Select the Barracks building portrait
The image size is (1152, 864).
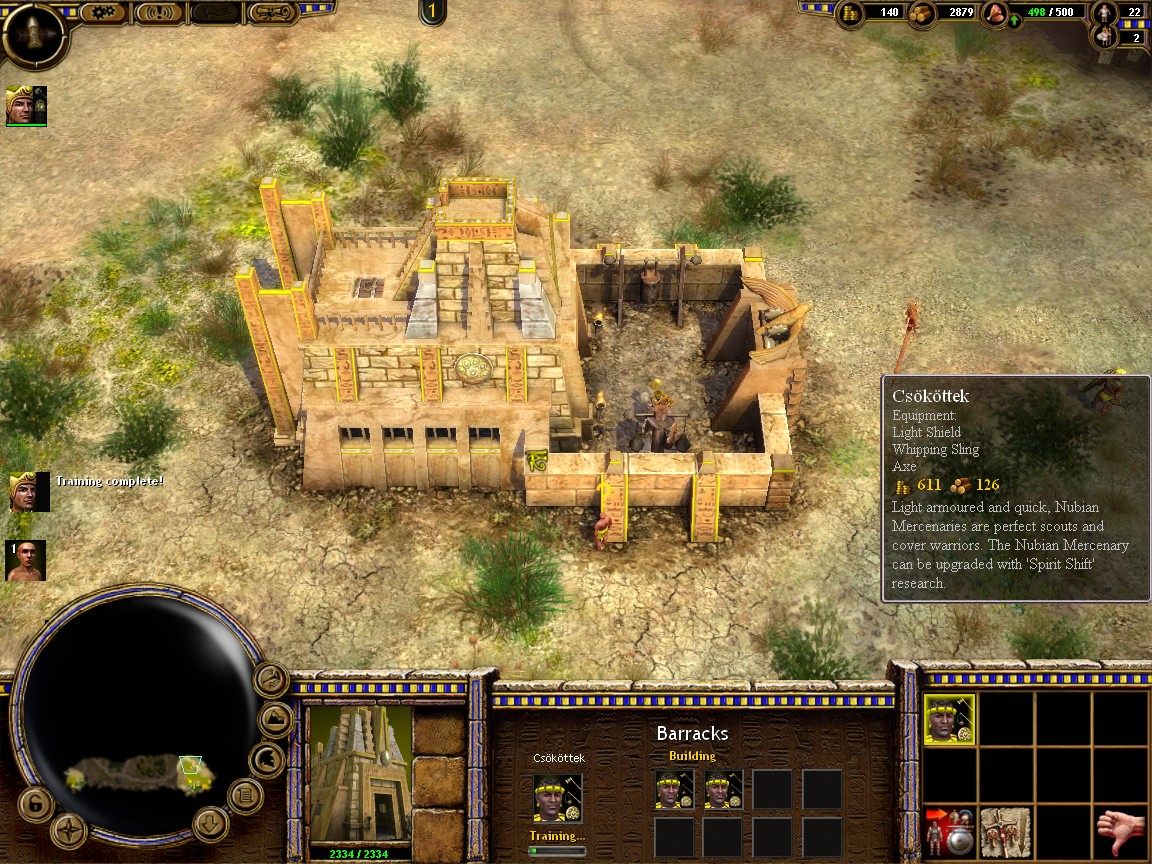click(x=359, y=774)
